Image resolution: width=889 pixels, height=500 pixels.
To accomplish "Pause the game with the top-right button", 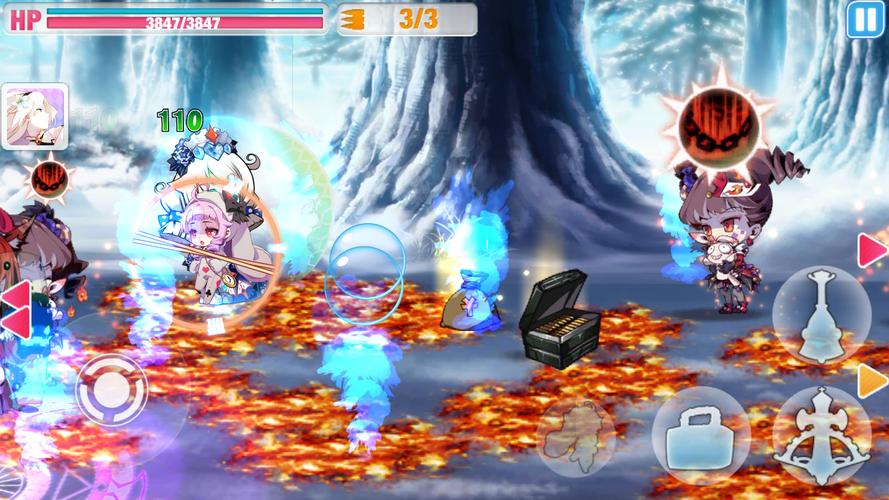I will (863, 20).
